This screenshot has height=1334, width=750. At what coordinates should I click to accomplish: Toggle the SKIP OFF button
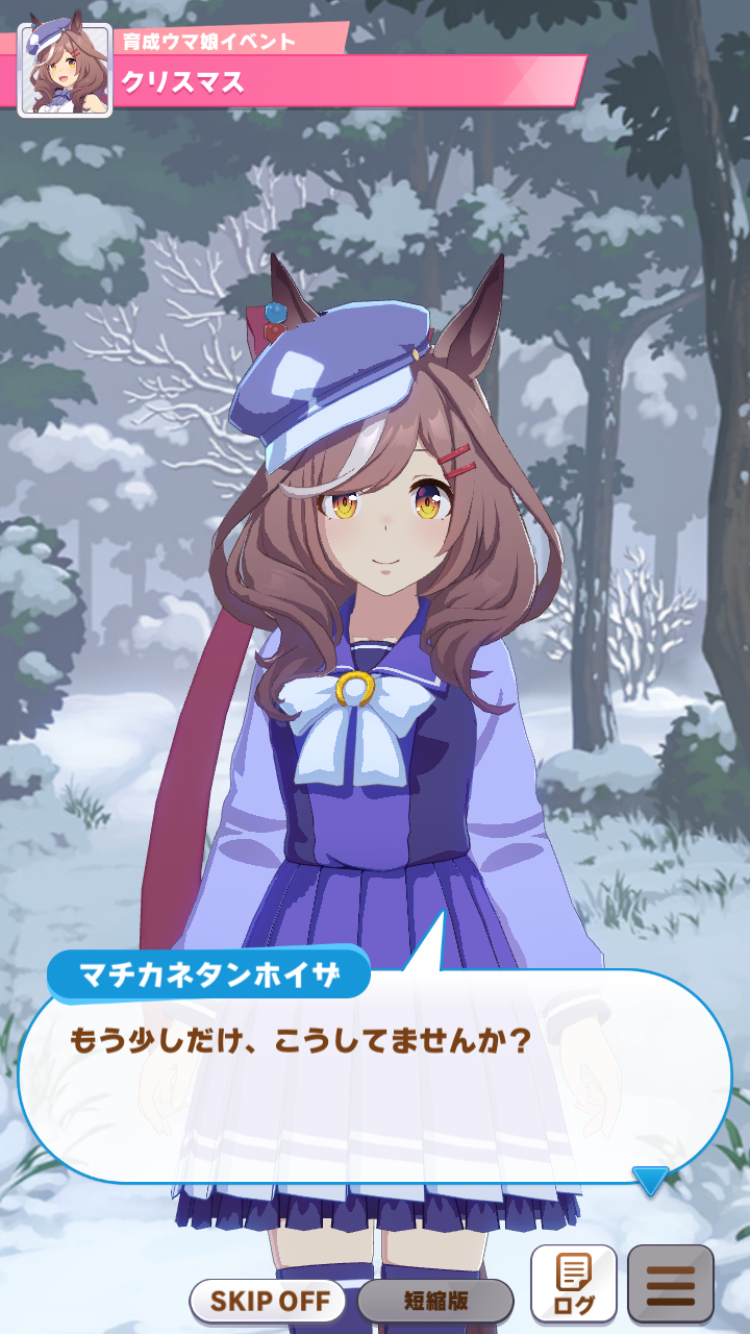tap(267, 1301)
